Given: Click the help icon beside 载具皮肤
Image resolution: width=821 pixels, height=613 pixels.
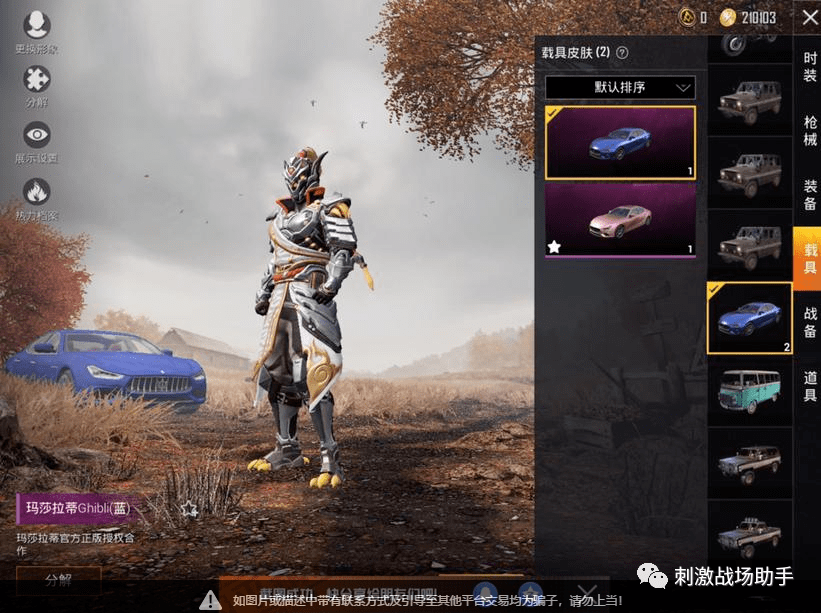Looking at the screenshot, I should tap(622, 52).
